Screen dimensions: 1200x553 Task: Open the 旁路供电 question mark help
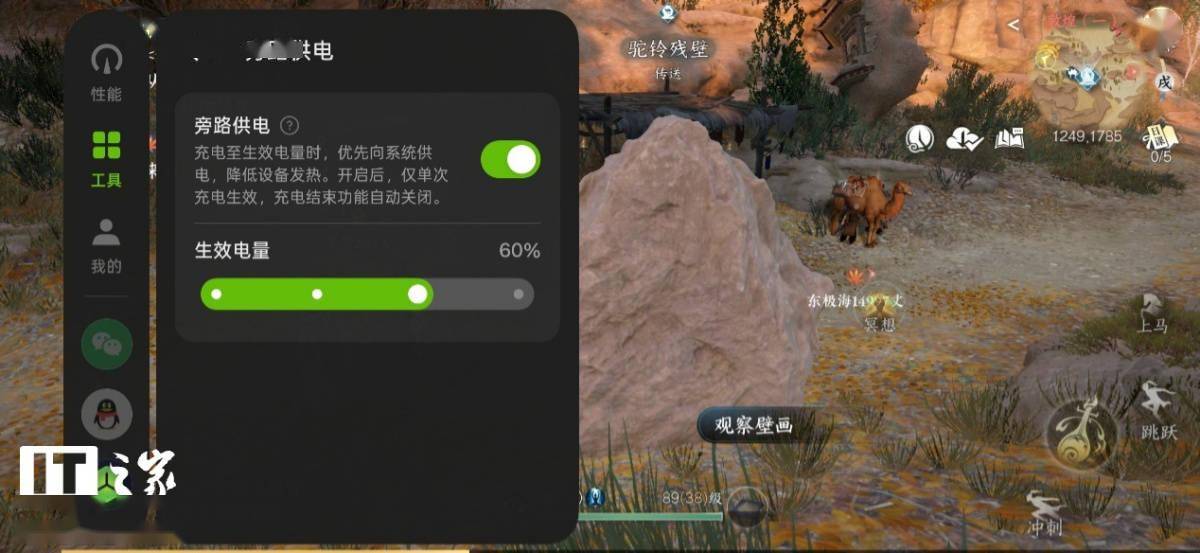289,126
